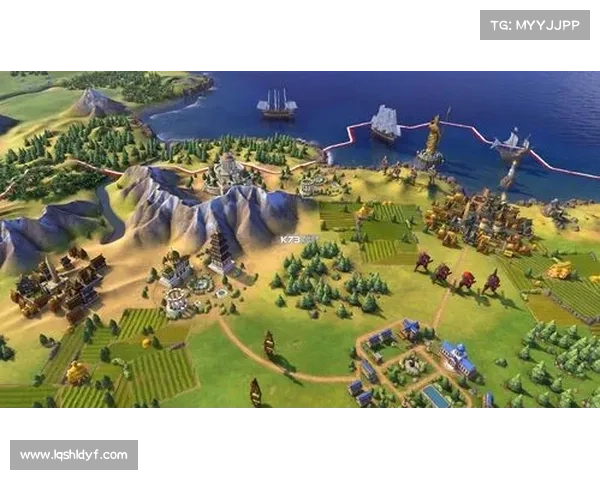Open the www.lqshldyf.com link
Viewport: 600px width, 480px height.
tap(75, 455)
